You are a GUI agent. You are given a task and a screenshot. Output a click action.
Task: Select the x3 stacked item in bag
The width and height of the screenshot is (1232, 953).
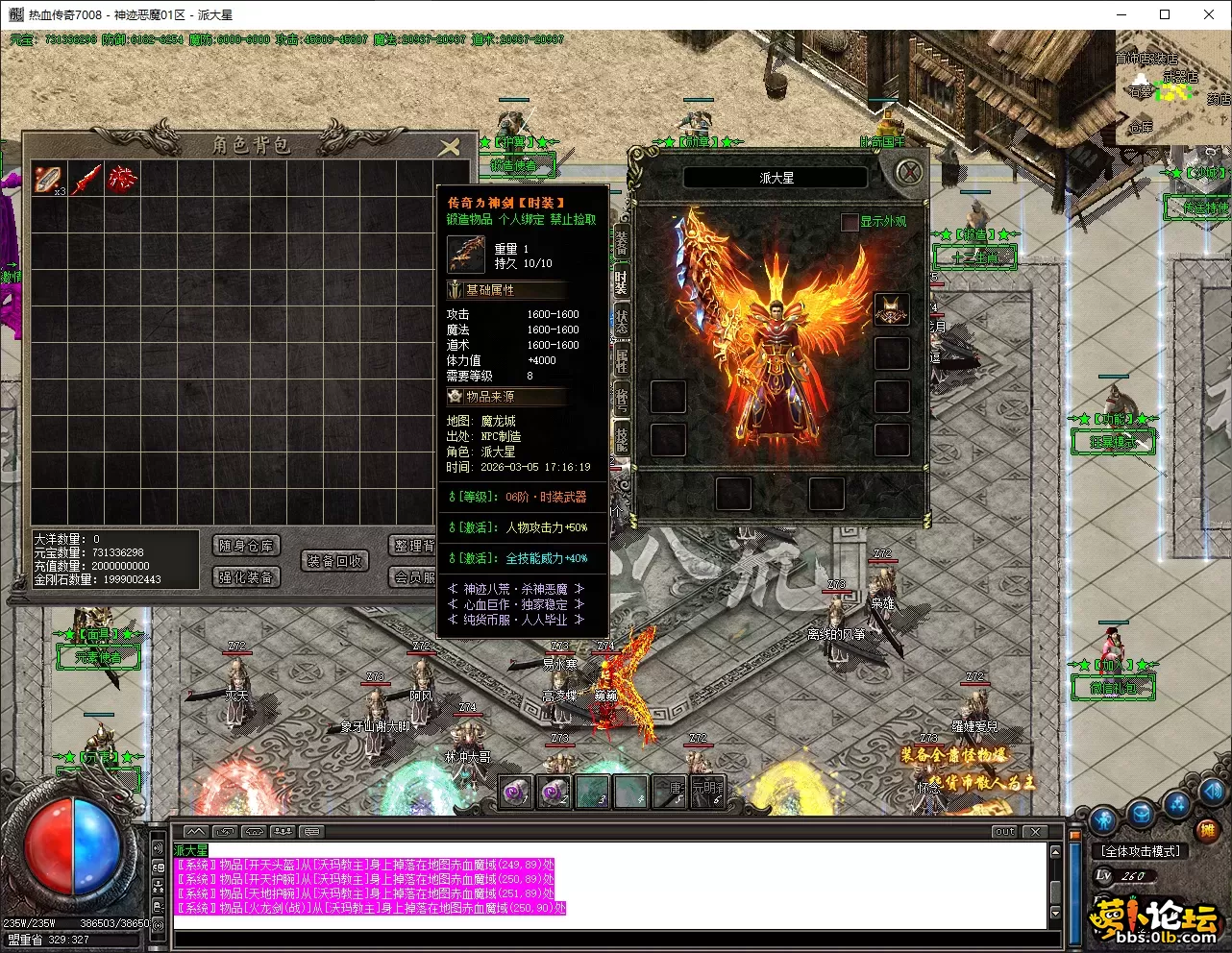tap(49, 179)
